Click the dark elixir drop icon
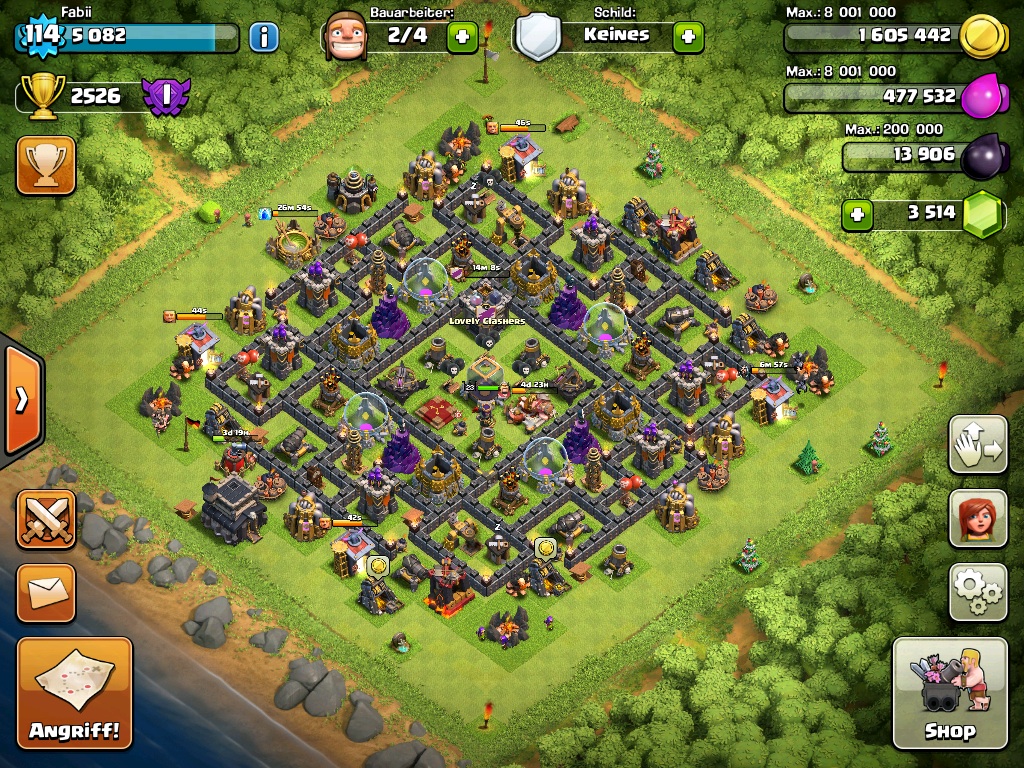 click(x=984, y=157)
